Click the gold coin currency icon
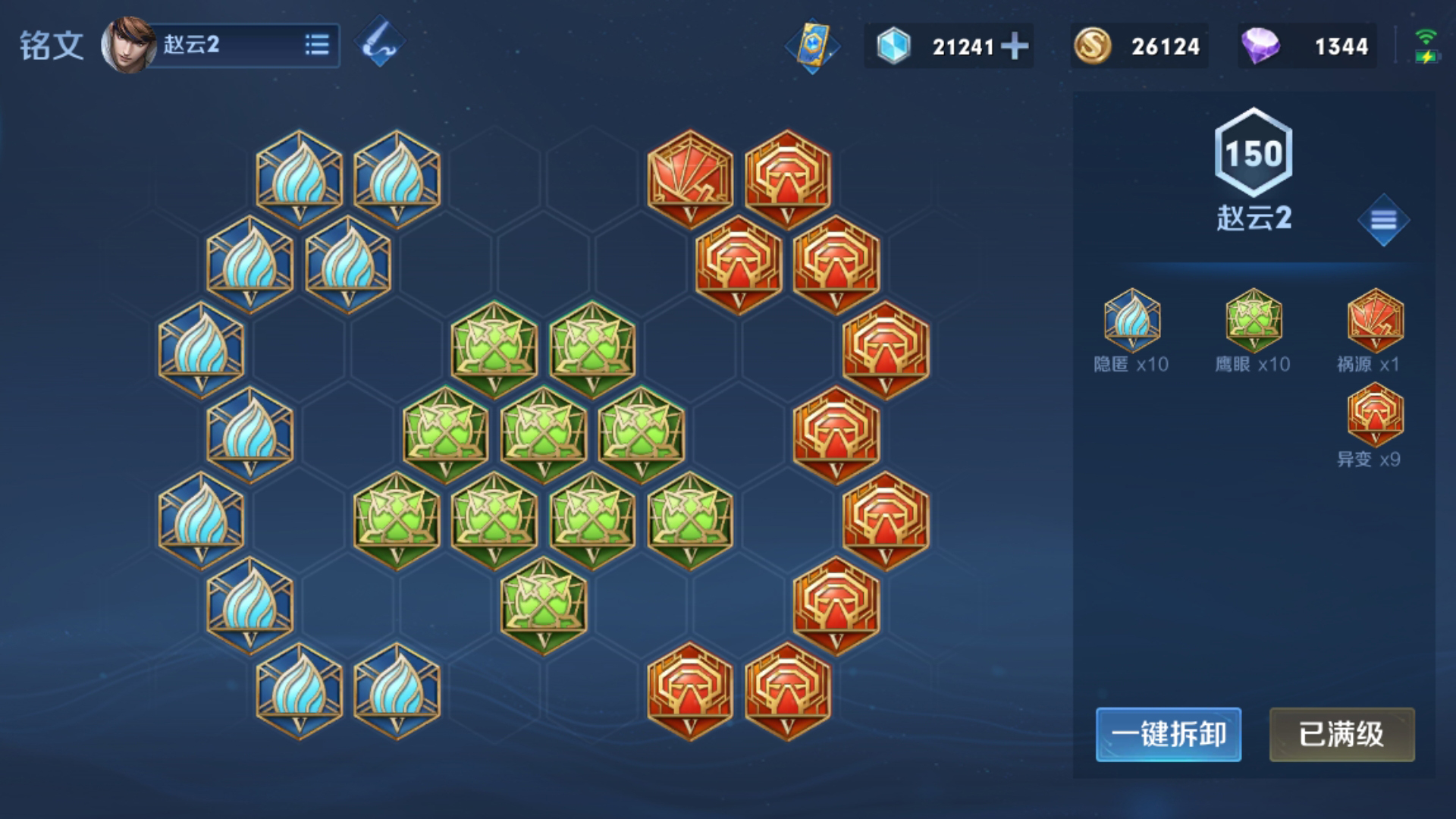 pos(1092,46)
